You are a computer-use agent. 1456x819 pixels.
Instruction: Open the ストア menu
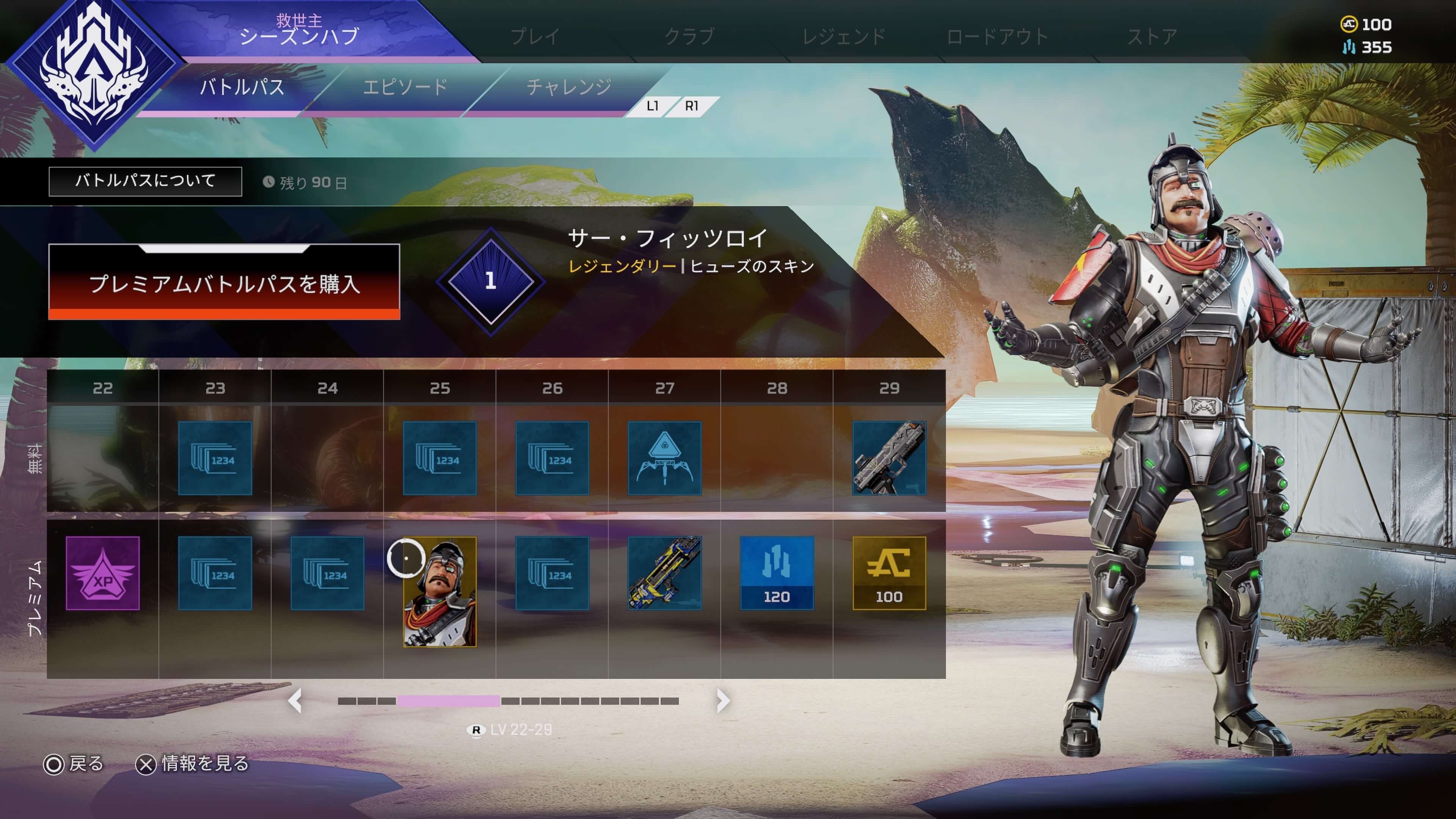coord(1152,37)
